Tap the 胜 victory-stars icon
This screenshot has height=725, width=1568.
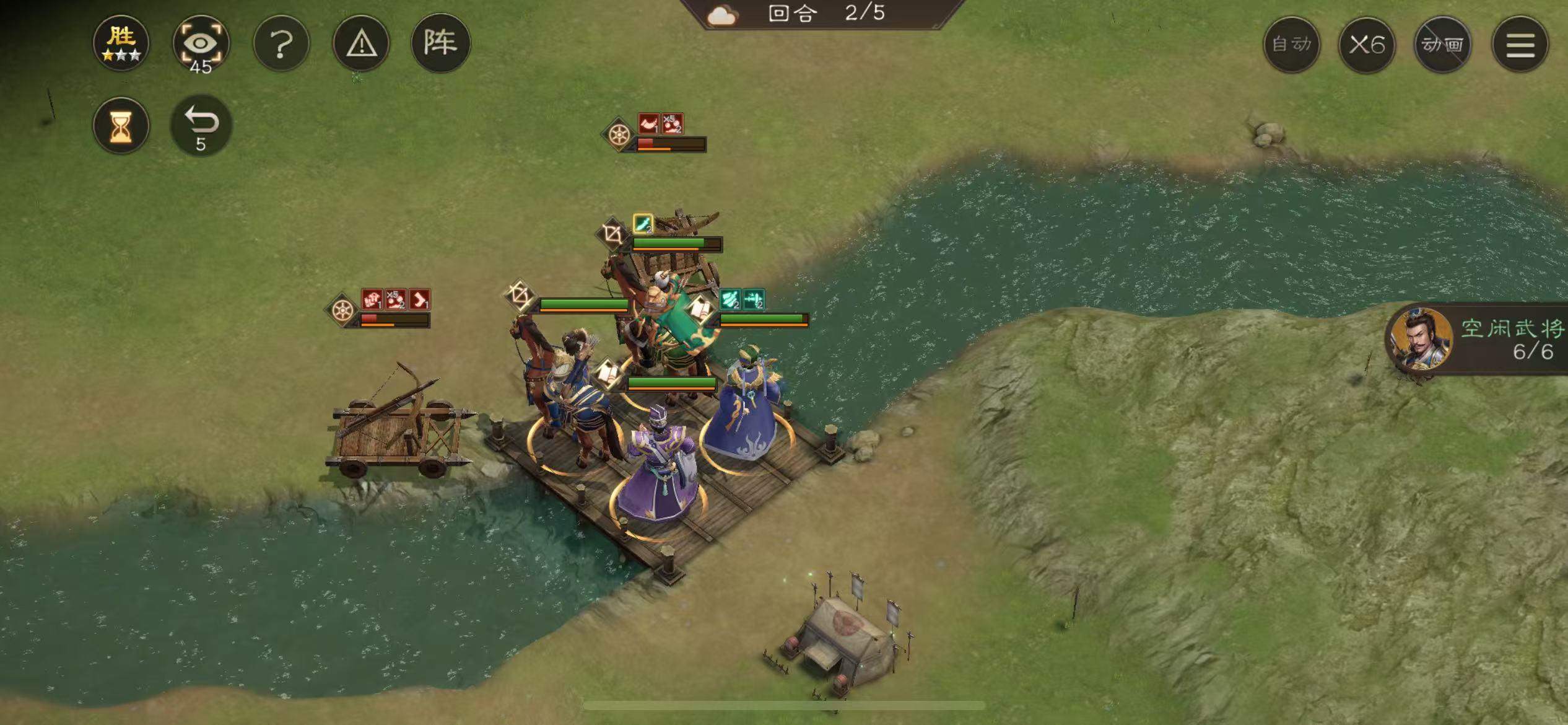[x=121, y=42]
